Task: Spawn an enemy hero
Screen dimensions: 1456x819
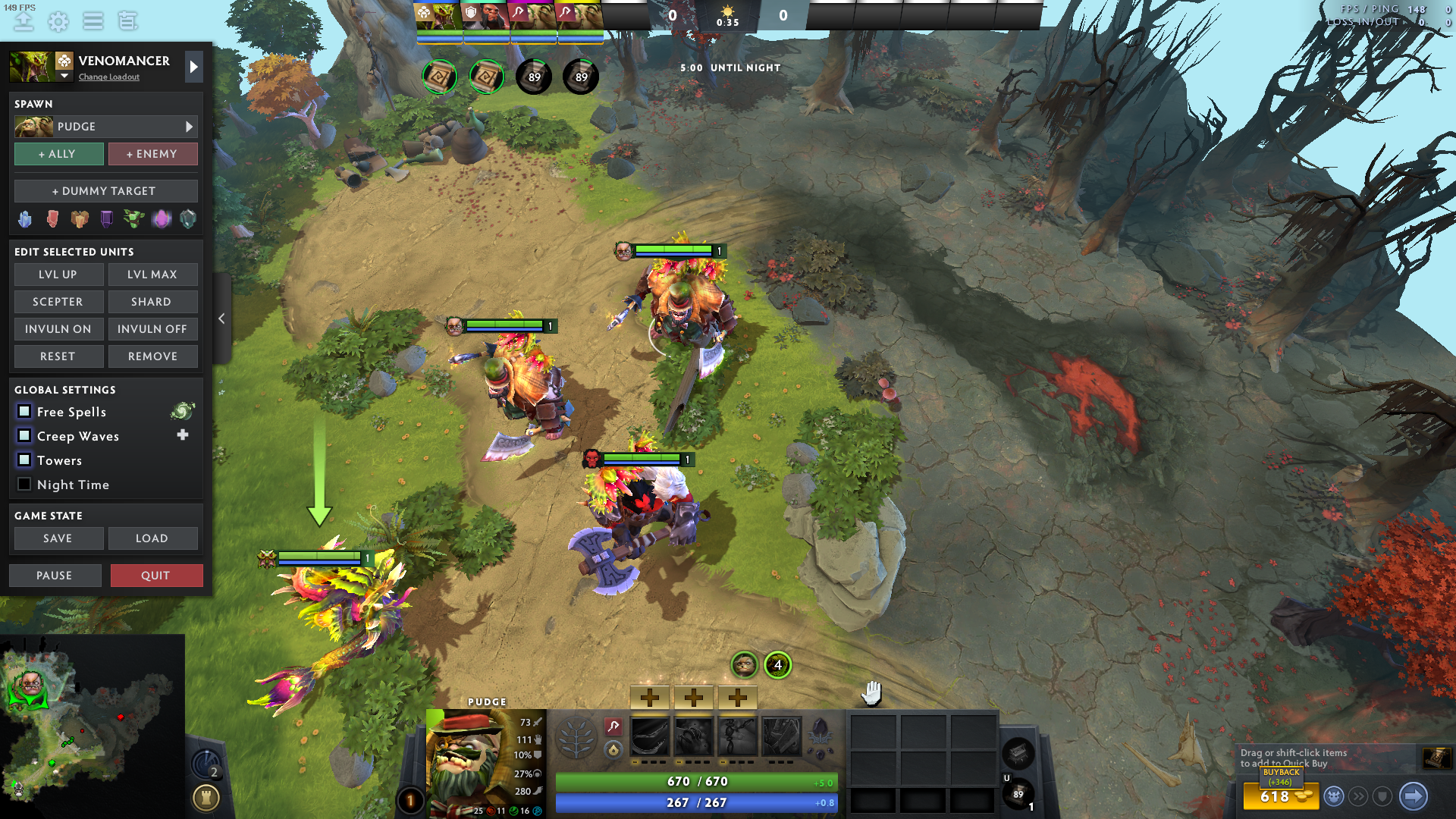Action: pos(152,154)
